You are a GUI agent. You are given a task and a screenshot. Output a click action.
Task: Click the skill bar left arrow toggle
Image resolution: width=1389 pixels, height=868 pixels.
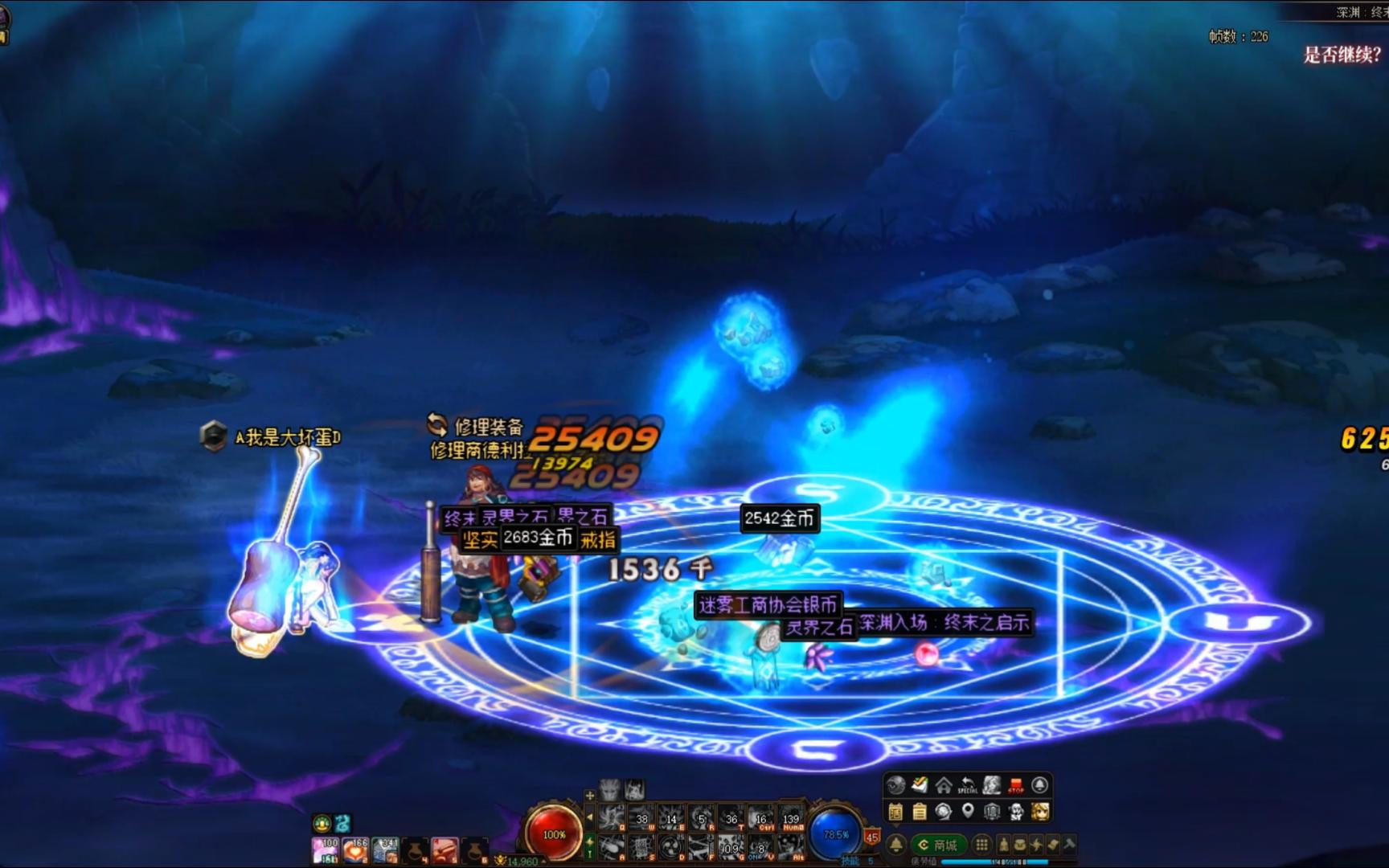pyautogui.click(x=589, y=818)
